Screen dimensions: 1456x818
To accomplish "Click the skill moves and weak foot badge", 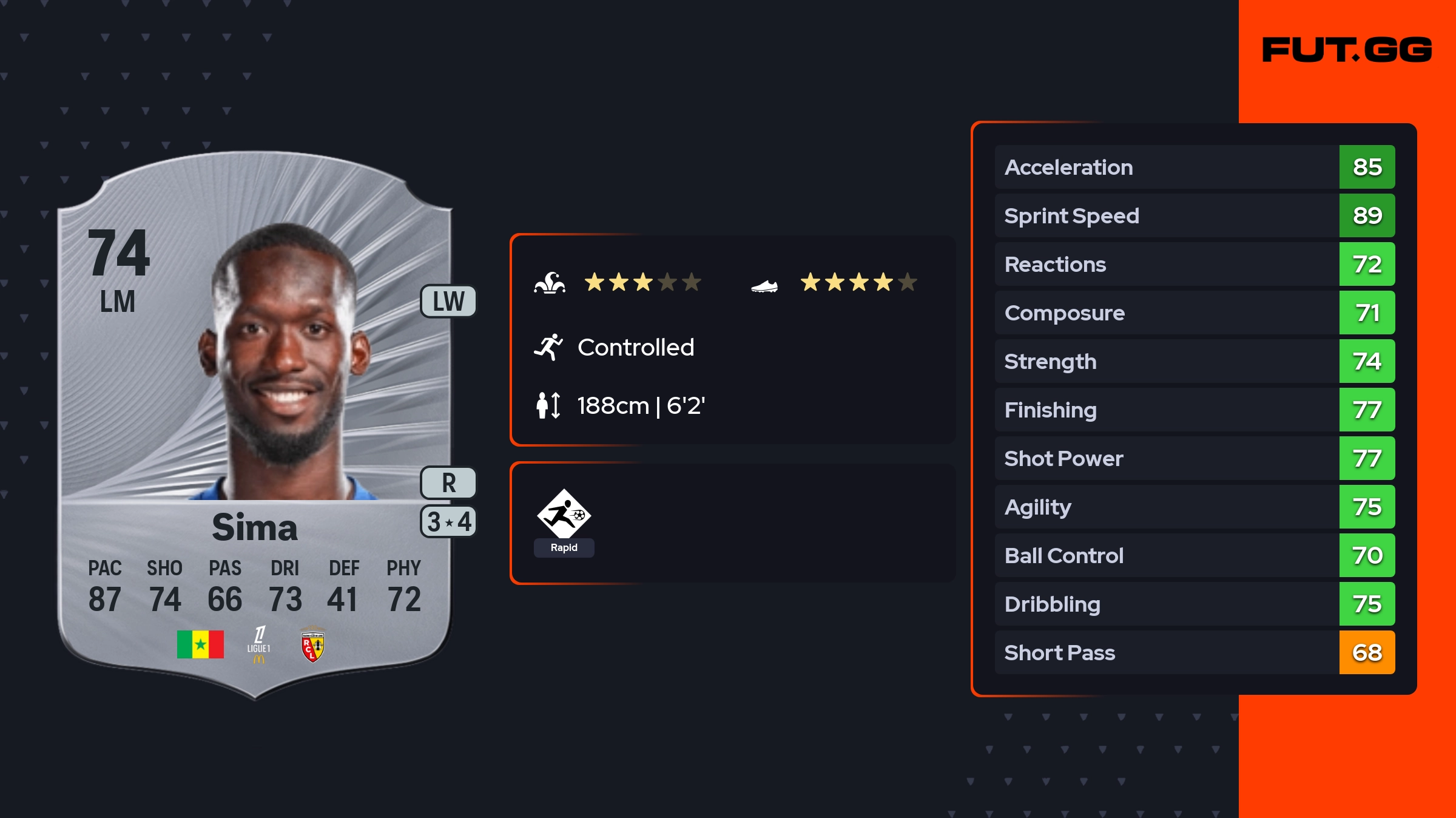I will click(x=448, y=522).
